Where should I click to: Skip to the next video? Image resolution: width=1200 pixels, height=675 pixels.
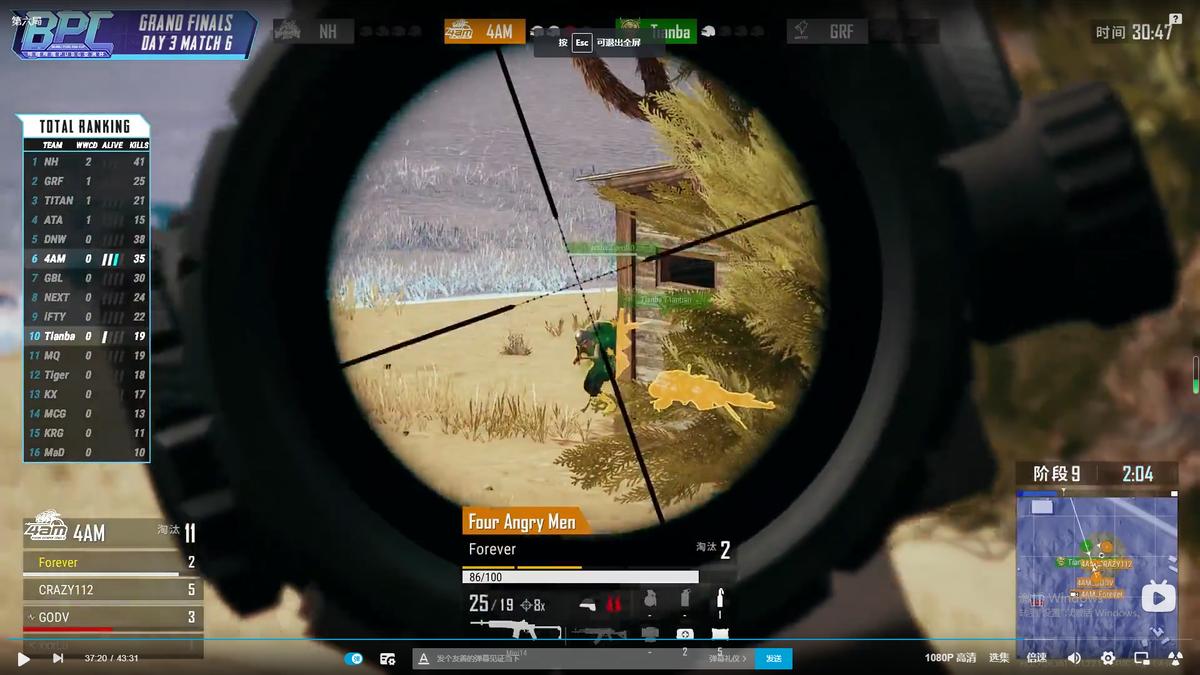[x=58, y=658]
